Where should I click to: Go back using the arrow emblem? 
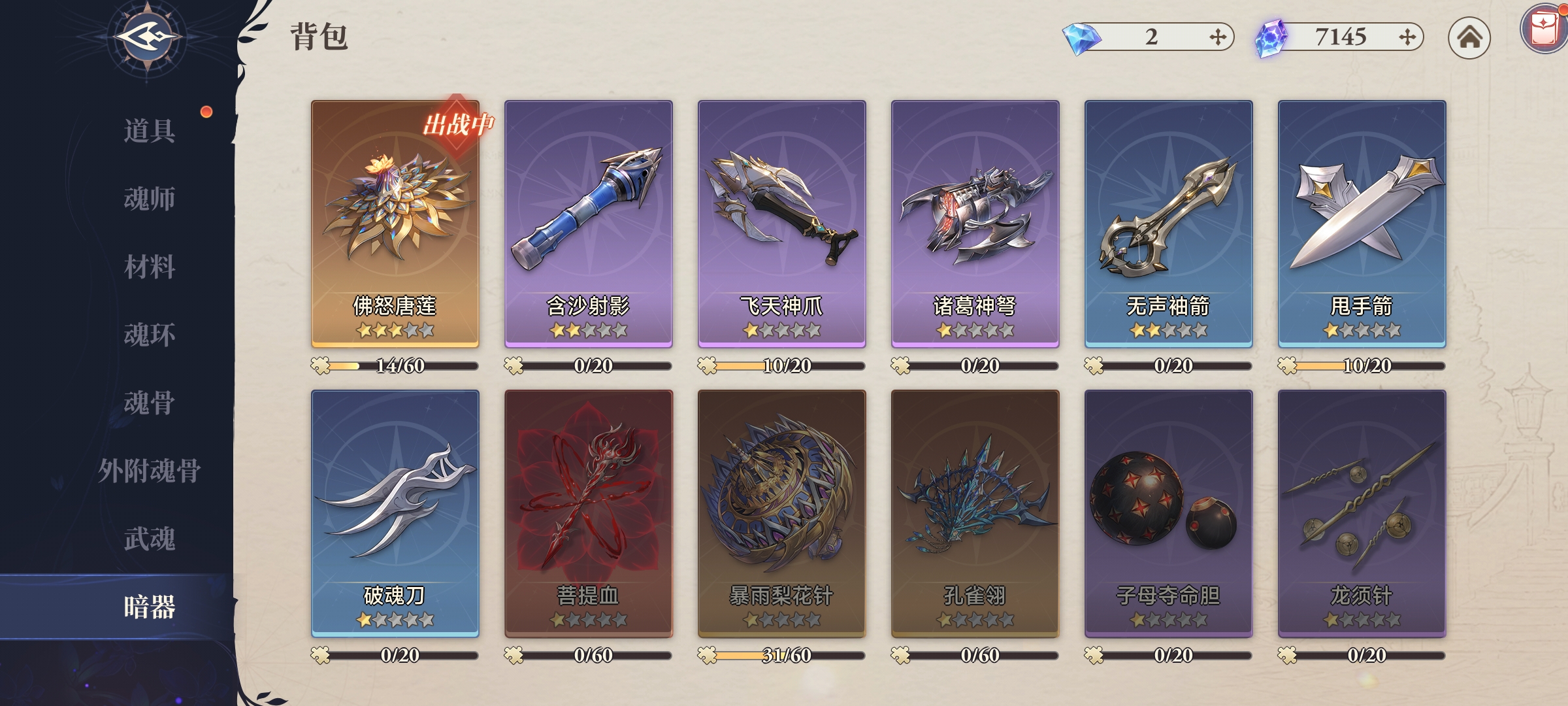pos(148,37)
